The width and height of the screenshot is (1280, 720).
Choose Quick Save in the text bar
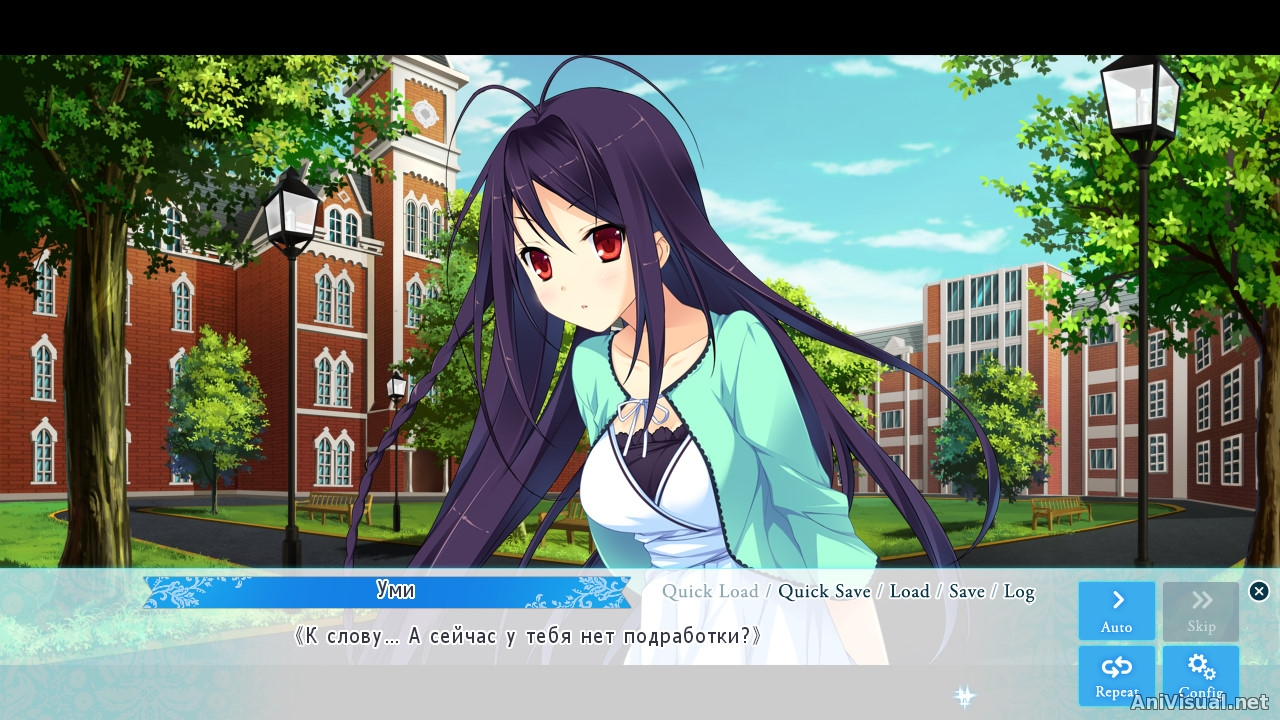pos(824,591)
